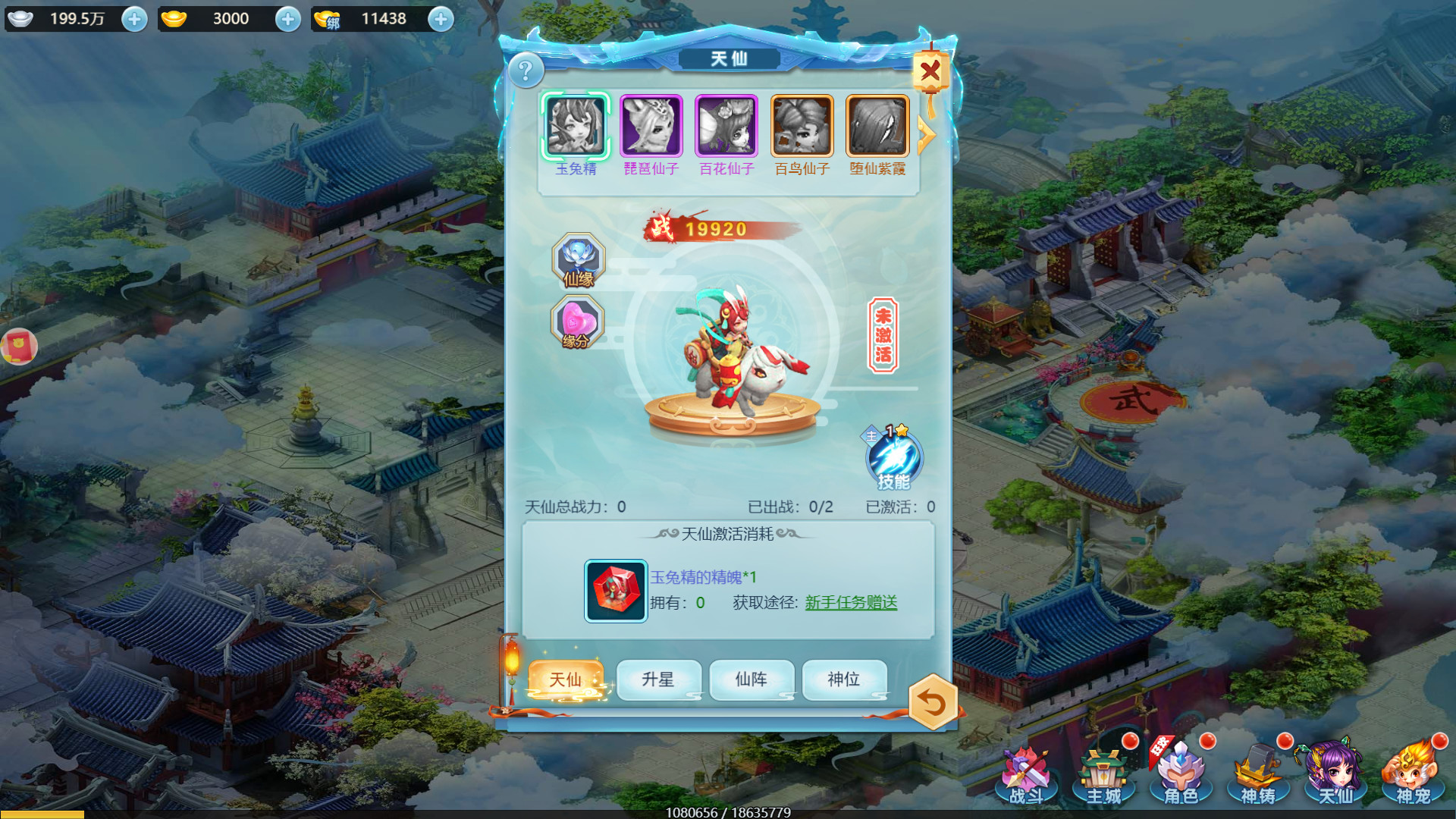Click the red envelope icon on the left
Screen dimensions: 1456x819
(19, 345)
